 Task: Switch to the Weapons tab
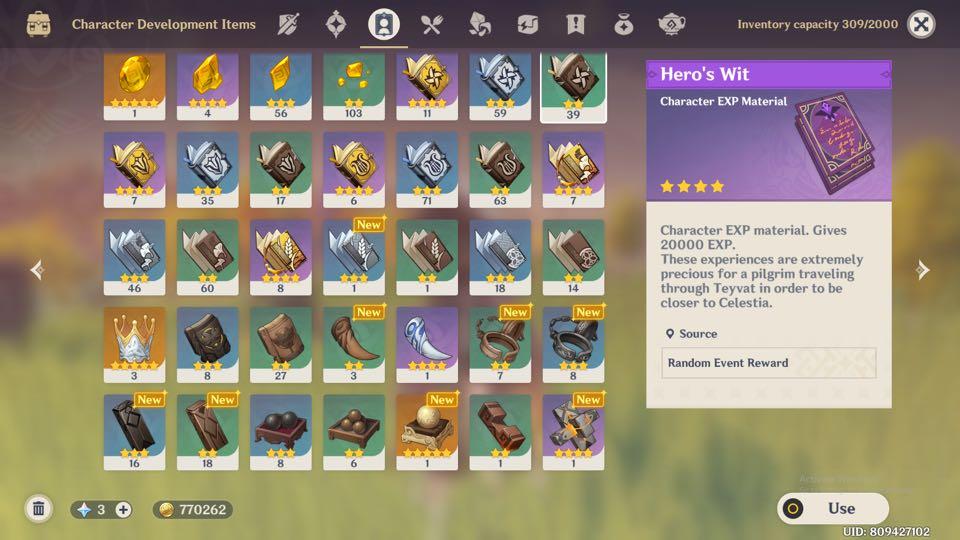pyautogui.click(x=289, y=24)
